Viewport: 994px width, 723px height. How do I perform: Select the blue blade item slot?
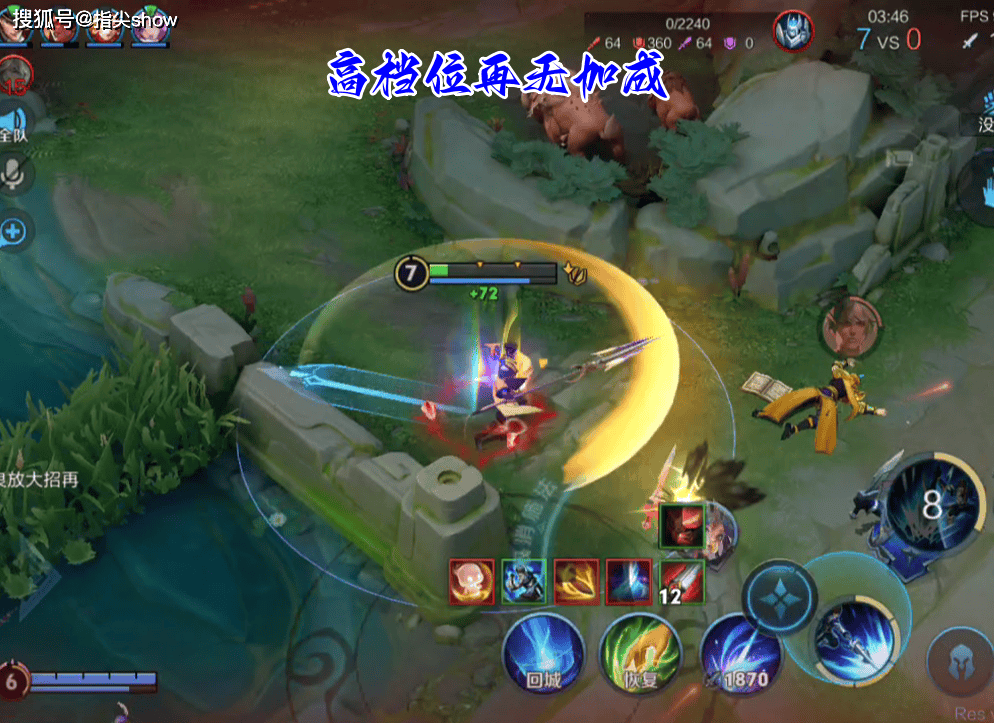point(628,581)
